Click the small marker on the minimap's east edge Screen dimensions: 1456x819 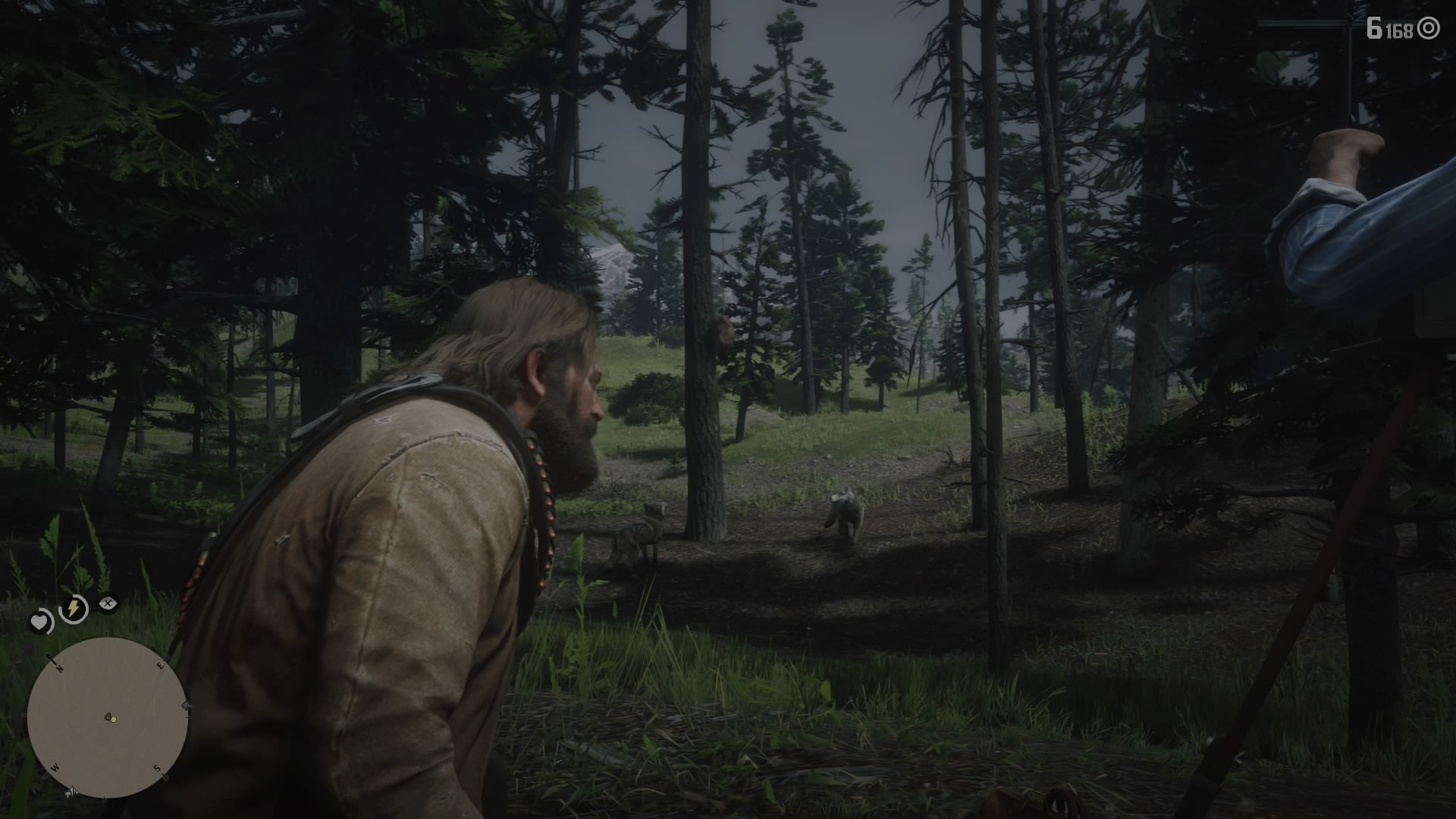coord(185,705)
